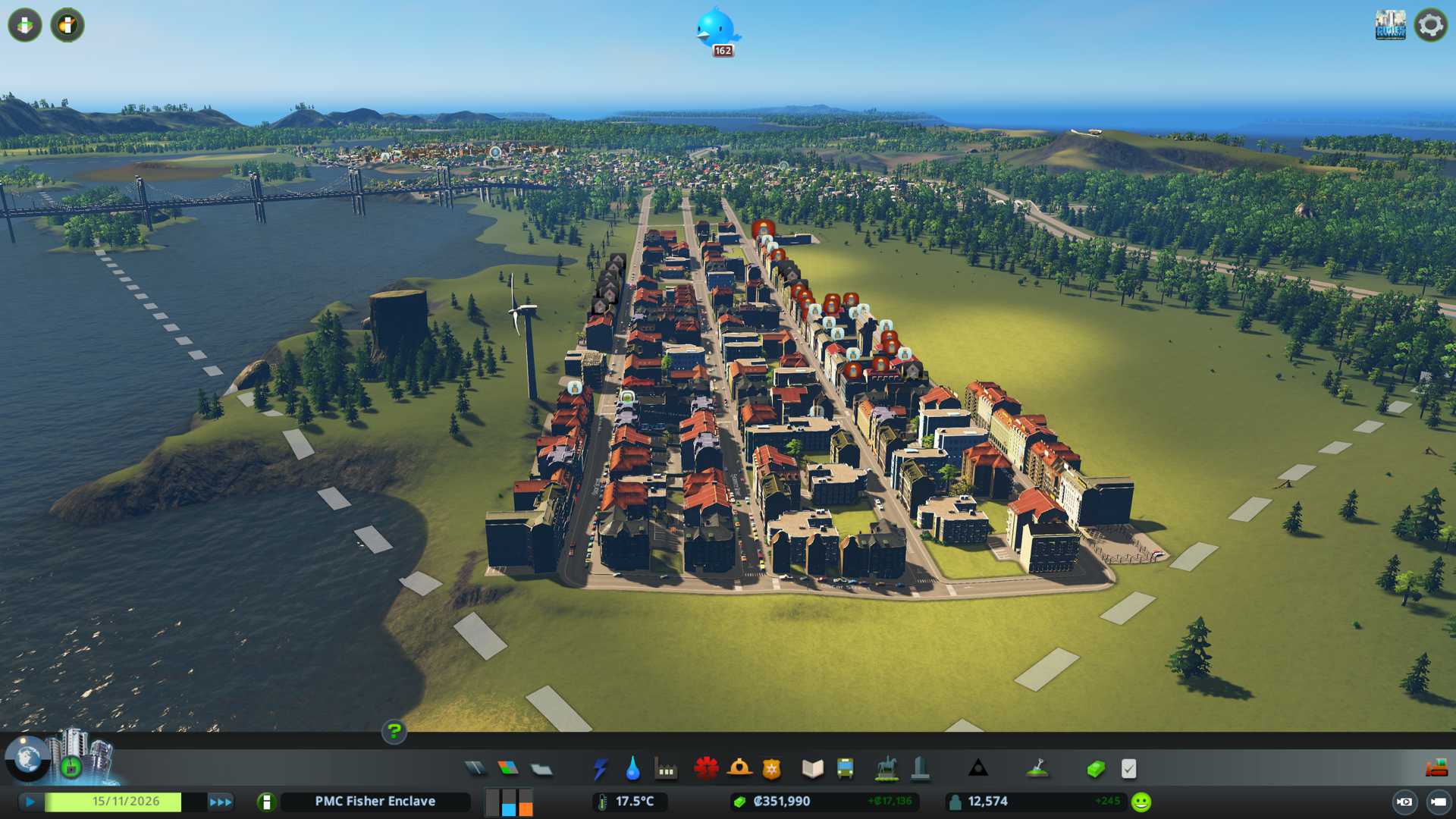1456x819 pixels.
Task: Open the Electricity menu (lightning bolt)
Action: [x=600, y=769]
